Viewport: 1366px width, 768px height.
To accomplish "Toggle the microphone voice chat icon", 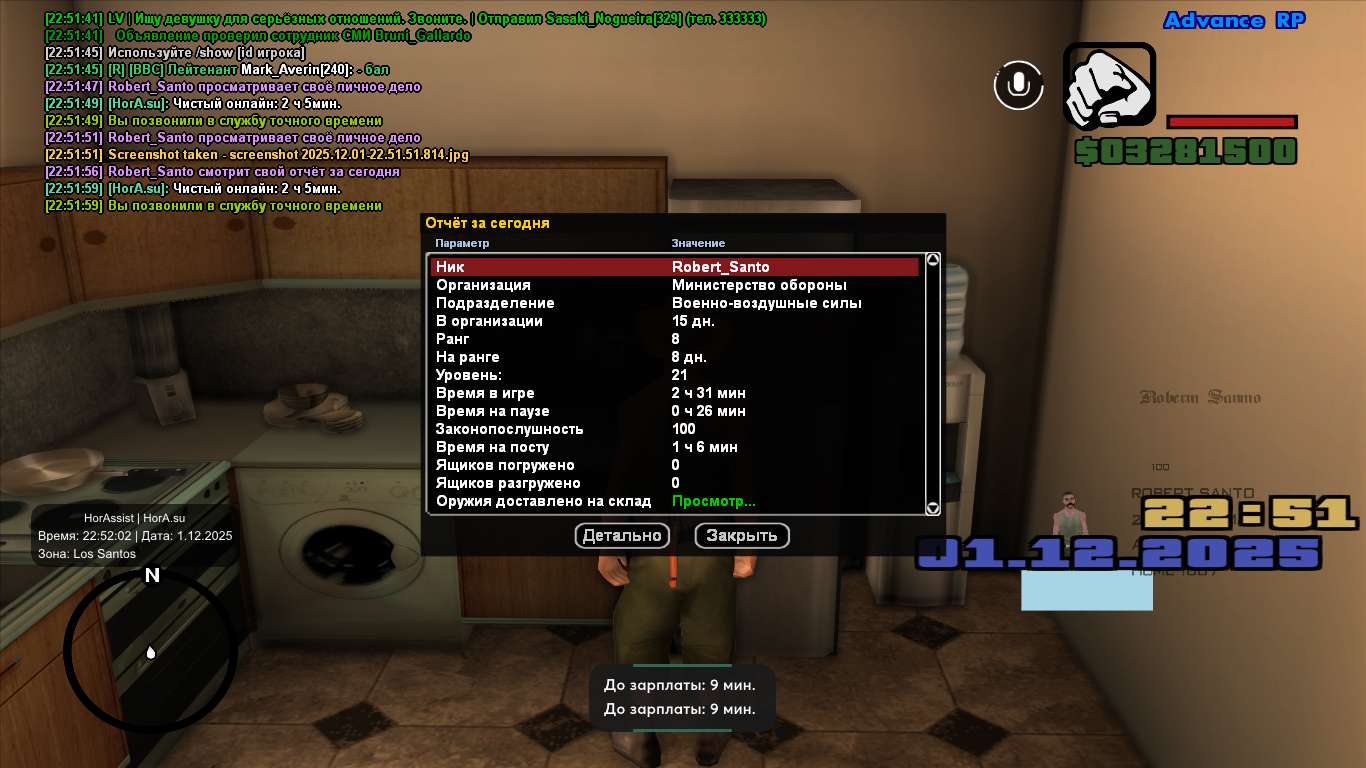I will [x=1018, y=85].
